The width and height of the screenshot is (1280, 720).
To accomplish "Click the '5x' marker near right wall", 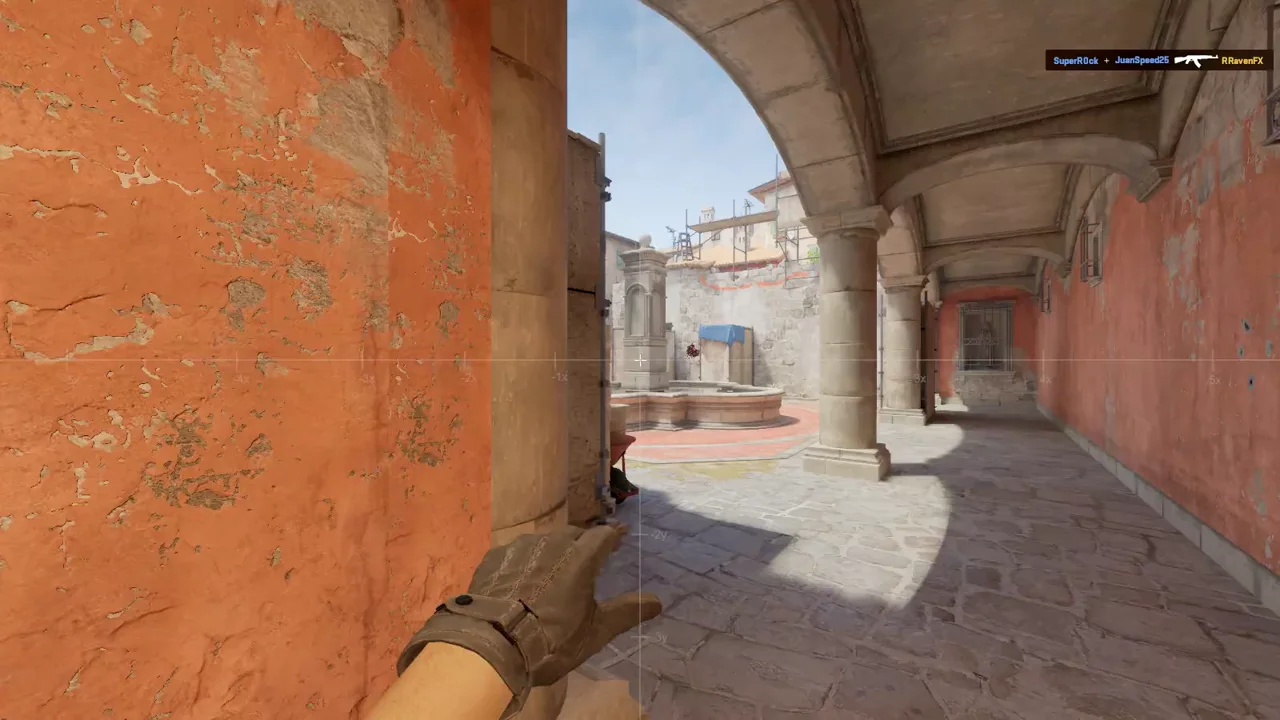I will [1215, 380].
